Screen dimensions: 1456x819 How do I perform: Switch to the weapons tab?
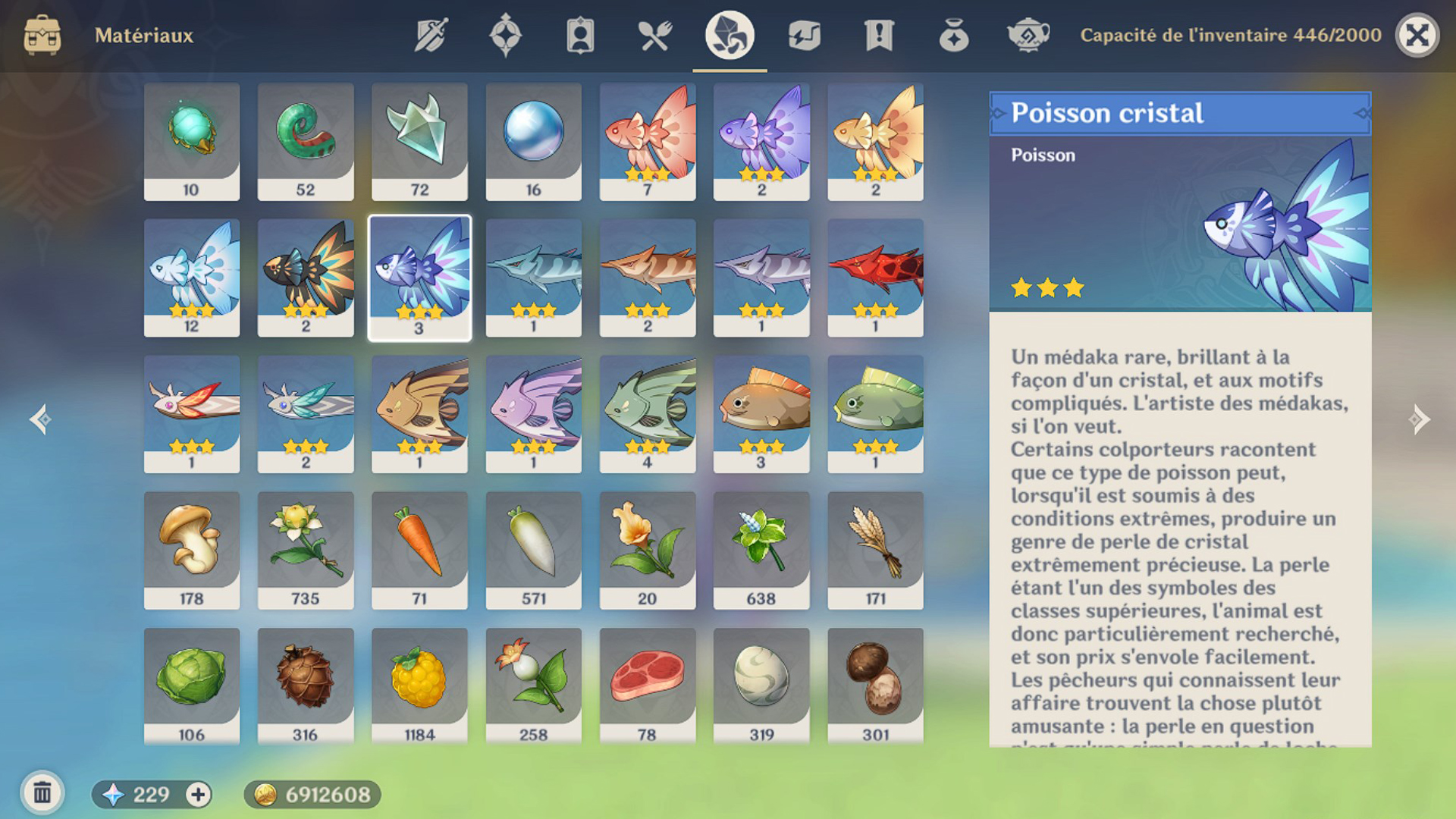431,36
